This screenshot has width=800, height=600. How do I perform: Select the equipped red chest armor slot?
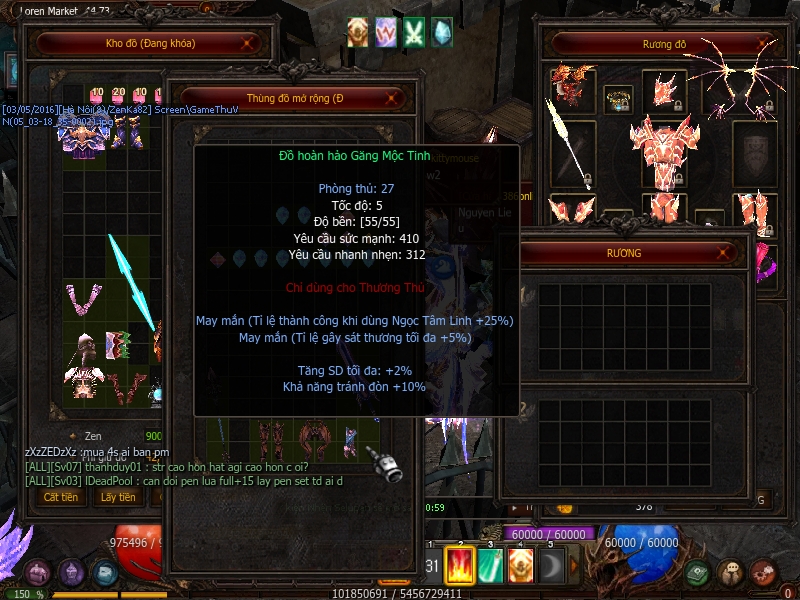(x=664, y=150)
